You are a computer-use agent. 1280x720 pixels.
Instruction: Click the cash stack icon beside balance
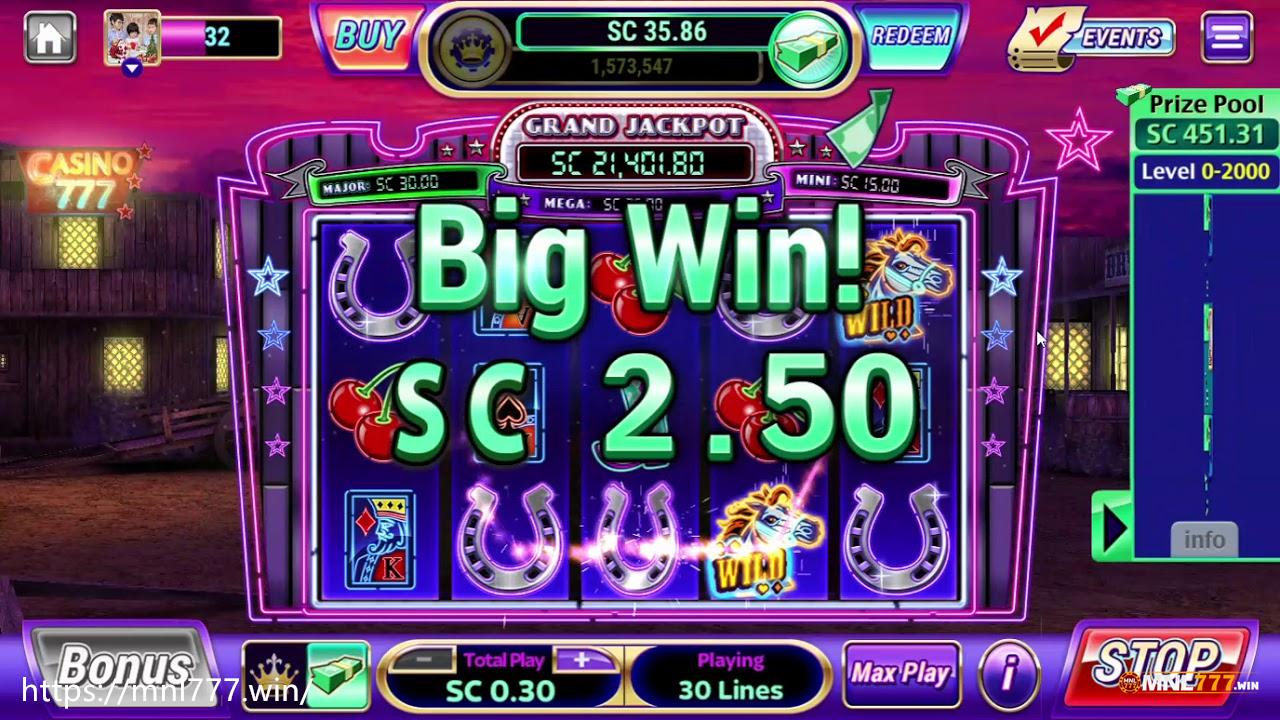point(808,48)
